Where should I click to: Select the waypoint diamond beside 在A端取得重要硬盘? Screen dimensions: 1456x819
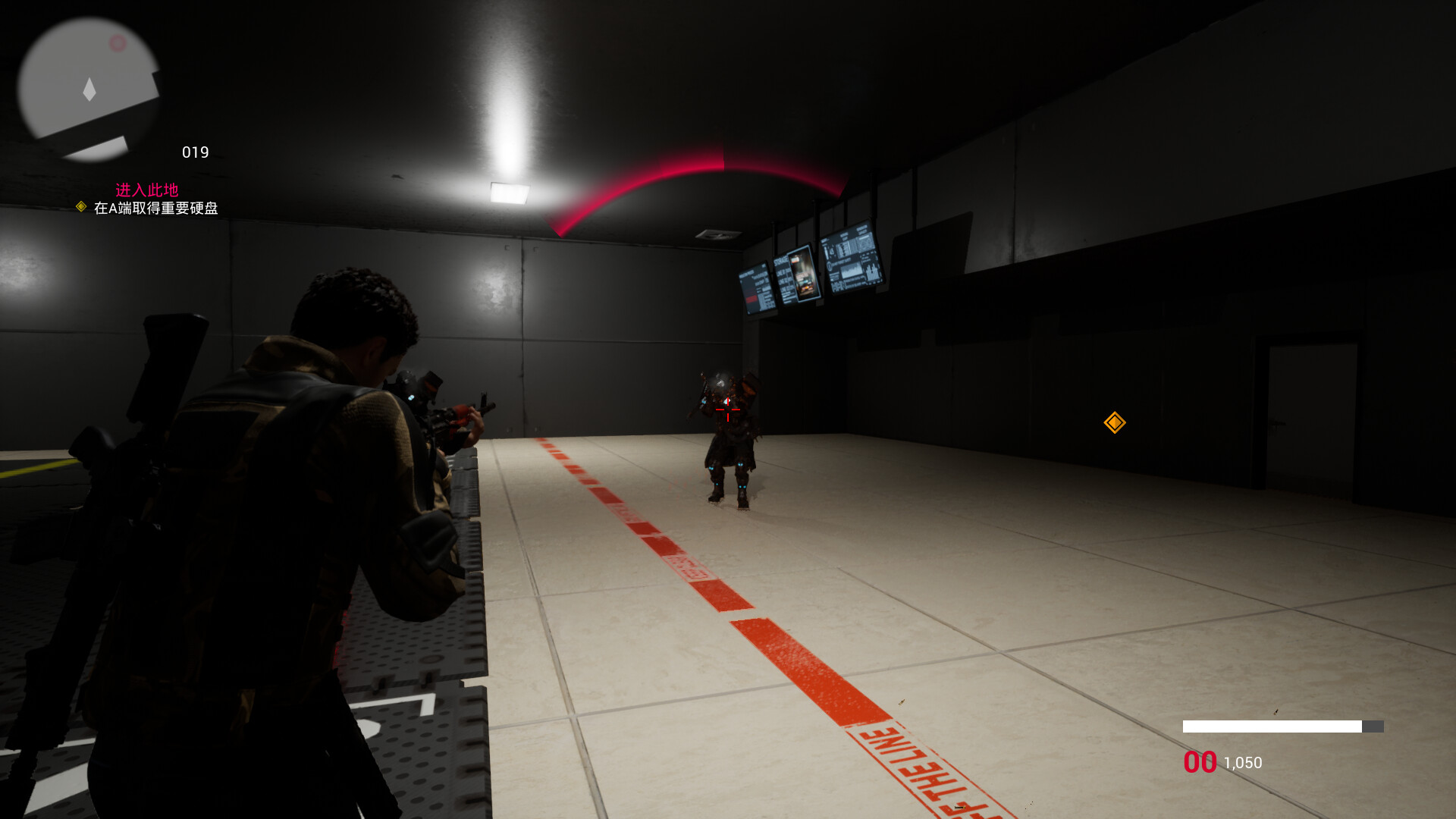[x=81, y=207]
